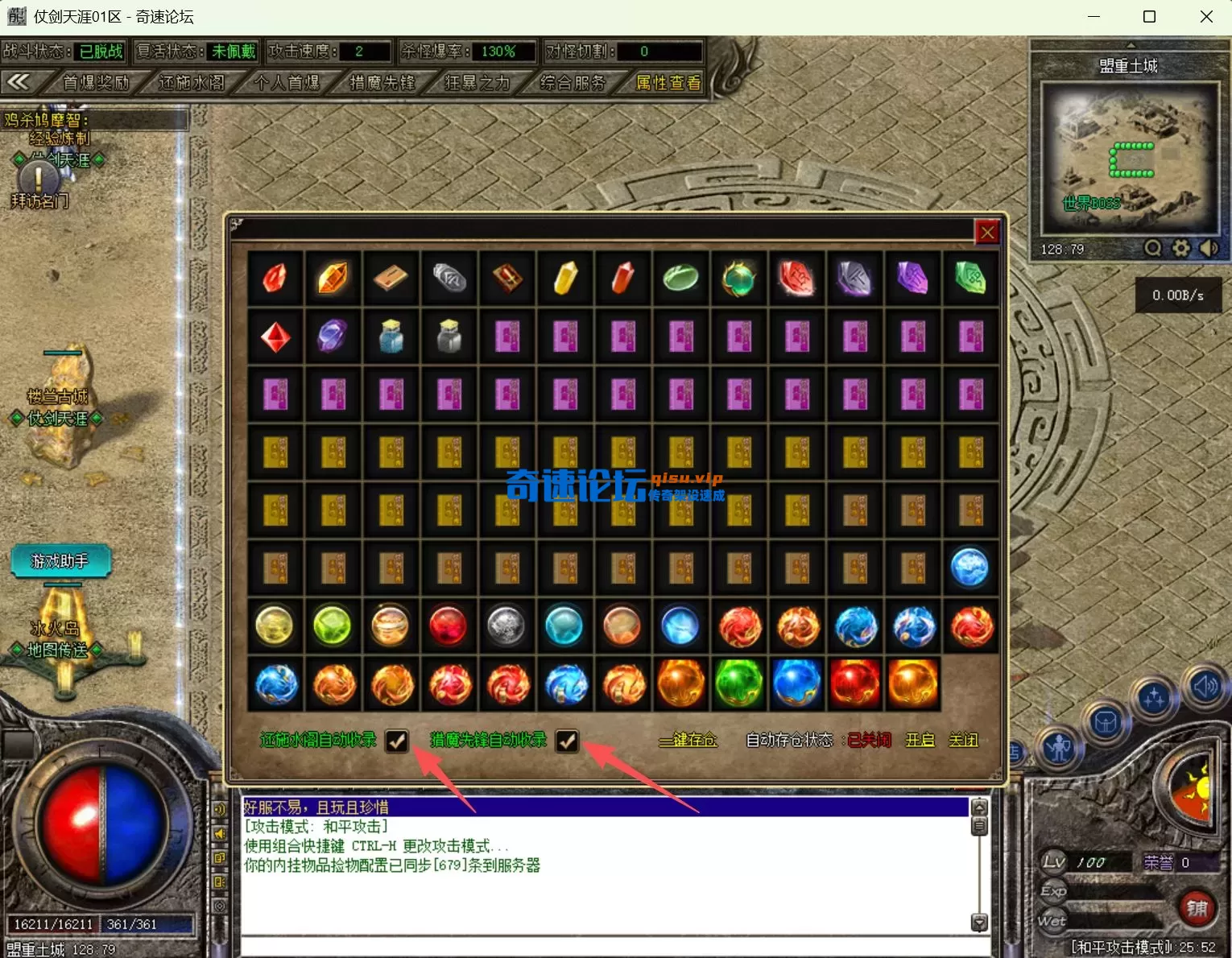Image resolution: width=1232 pixels, height=958 pixels.
Task: Open the 猎魔先锋 menu
Action: (382, 82)
